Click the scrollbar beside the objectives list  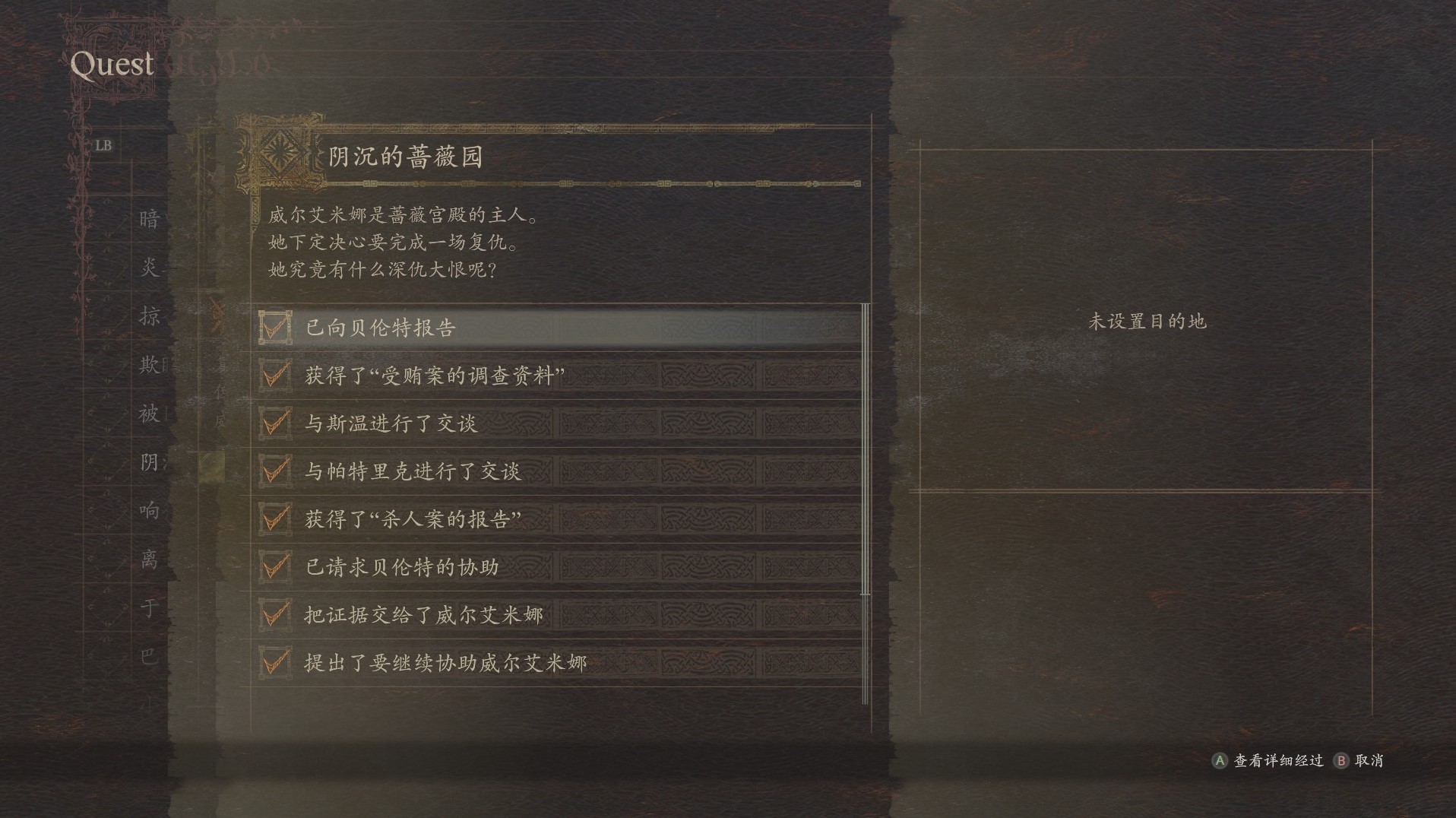(x=866, y=449)
